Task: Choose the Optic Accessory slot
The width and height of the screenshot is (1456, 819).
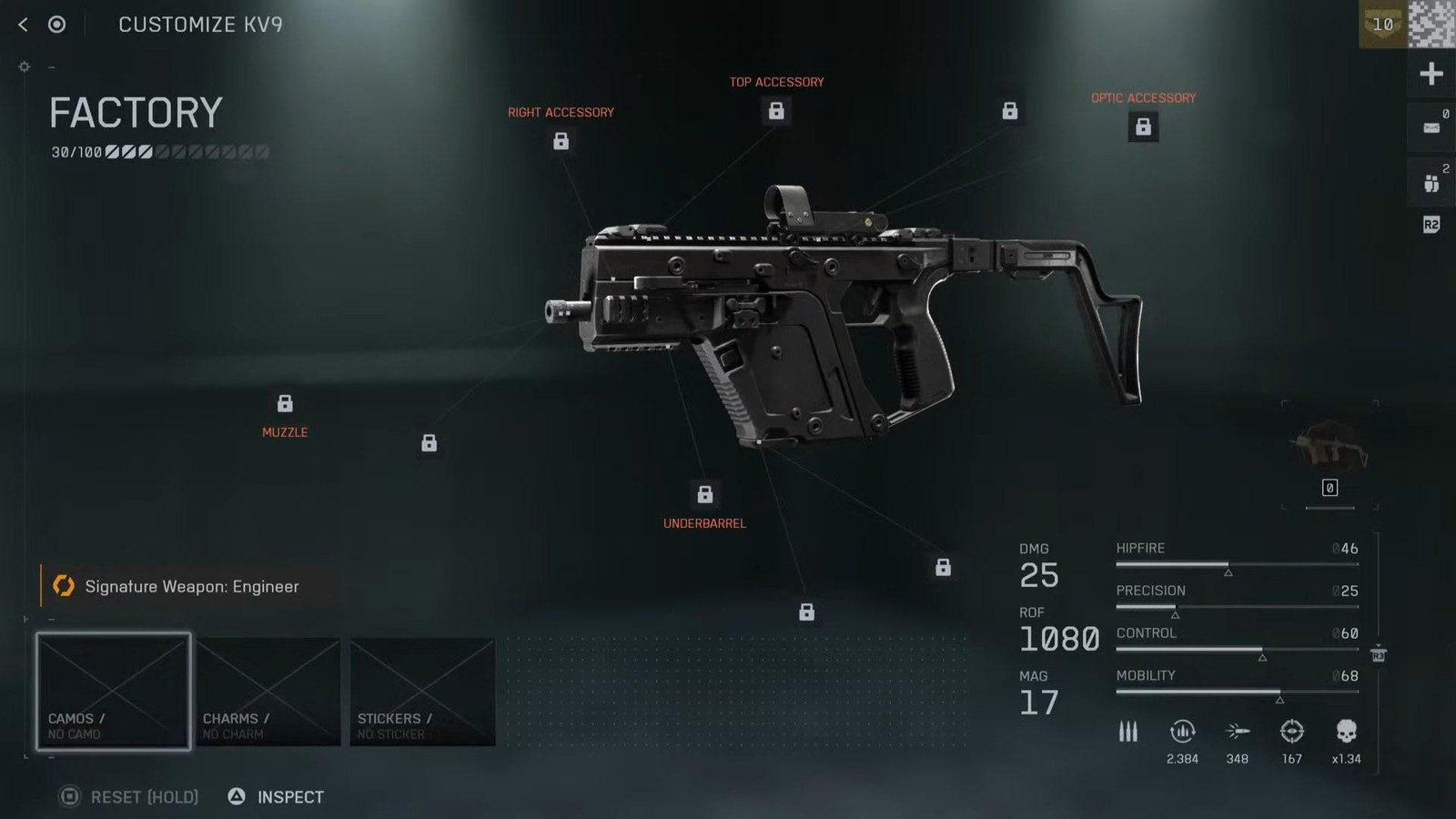Action: coord(1143,126)
